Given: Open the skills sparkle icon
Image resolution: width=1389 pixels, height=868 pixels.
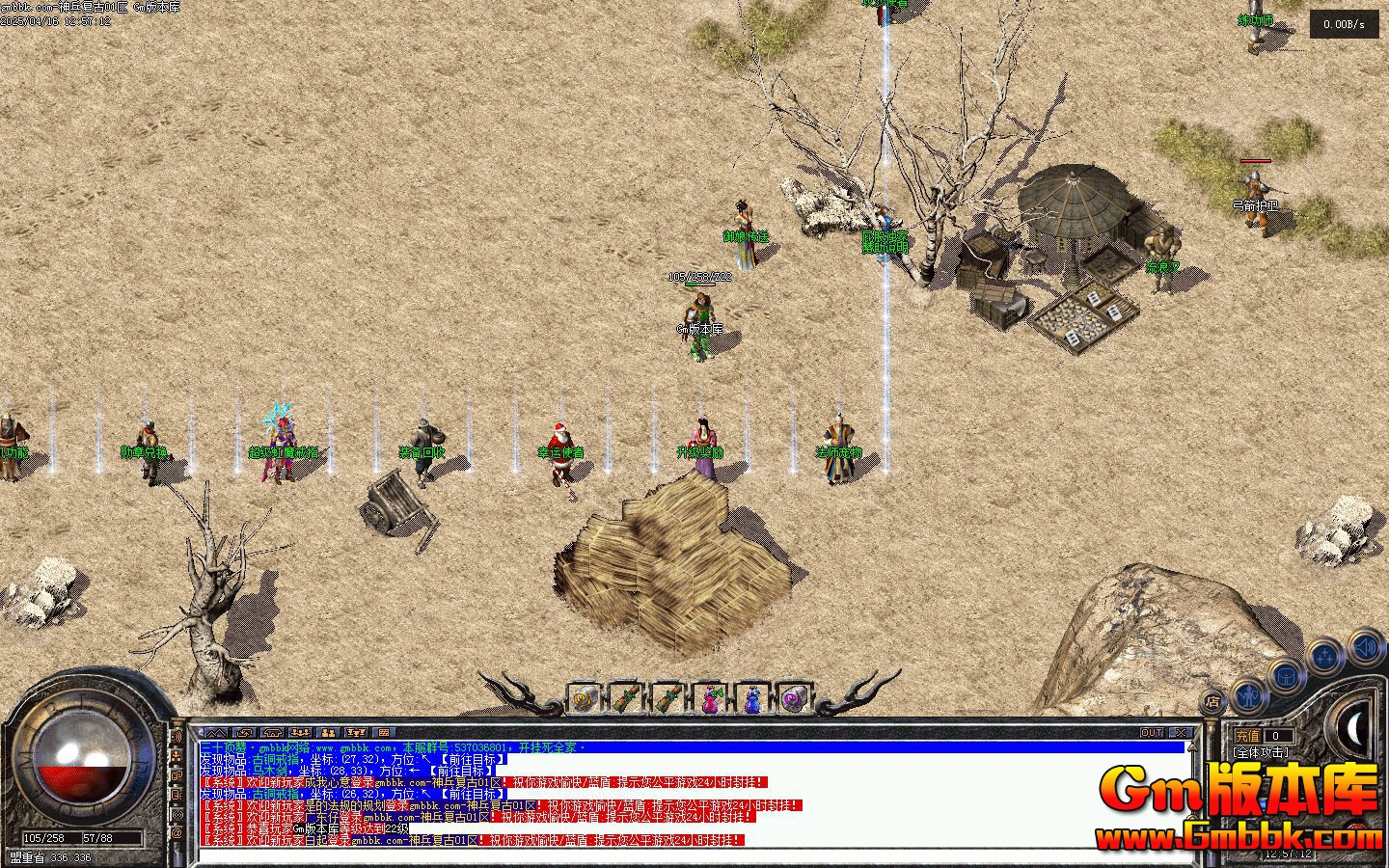Looking at the screenshot, I should 1325,657.
